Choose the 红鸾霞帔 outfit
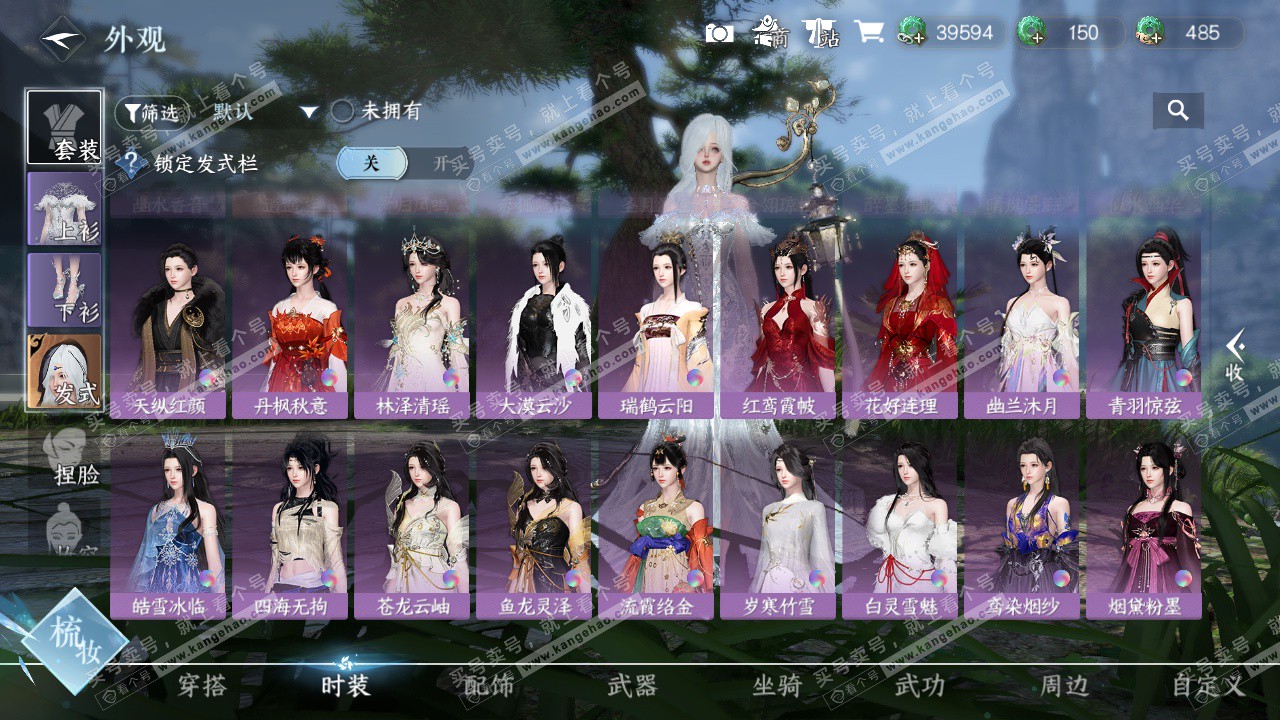This screenshot has width=1280, height=720. [x=777, y=320]
